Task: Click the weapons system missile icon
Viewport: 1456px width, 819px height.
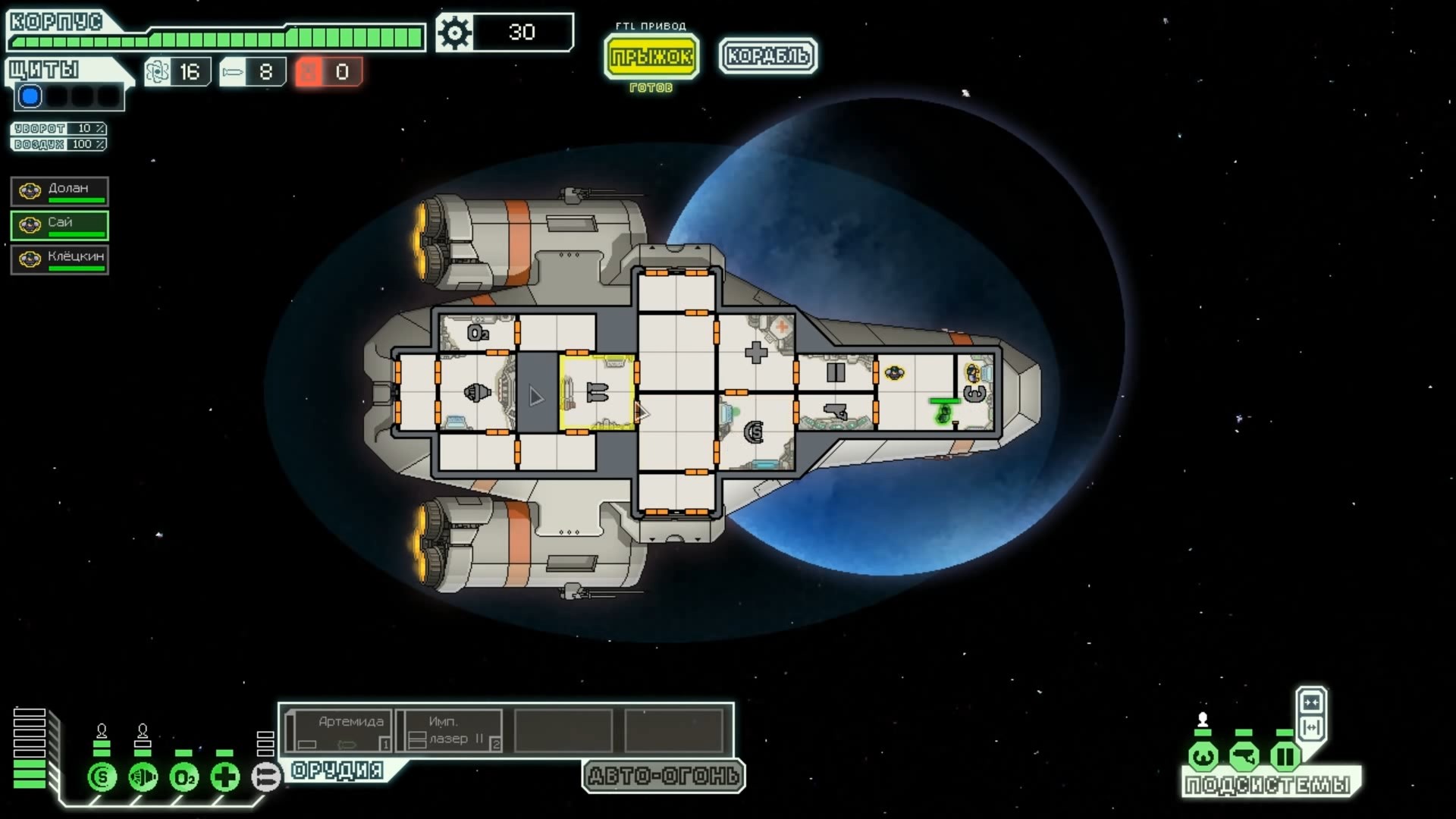Action: coord(266,777)
